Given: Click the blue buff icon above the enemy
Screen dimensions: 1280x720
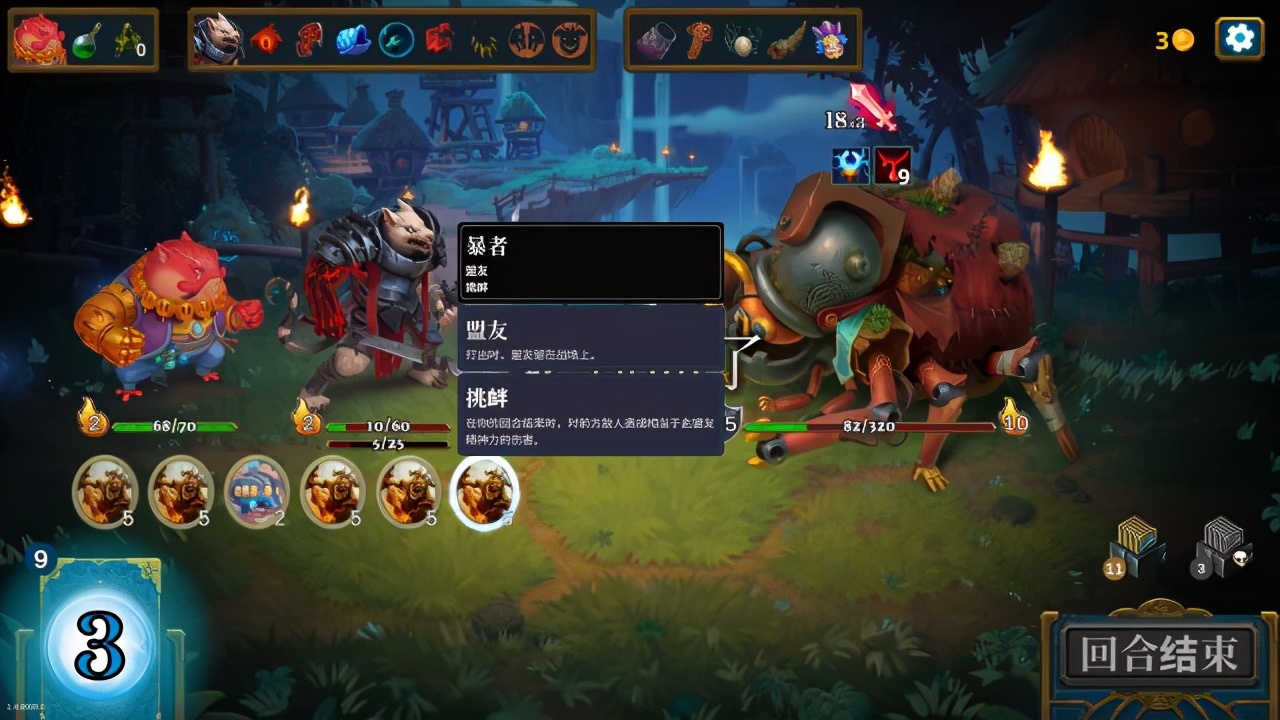Looking at the screenshot, I should pos(849,166).
